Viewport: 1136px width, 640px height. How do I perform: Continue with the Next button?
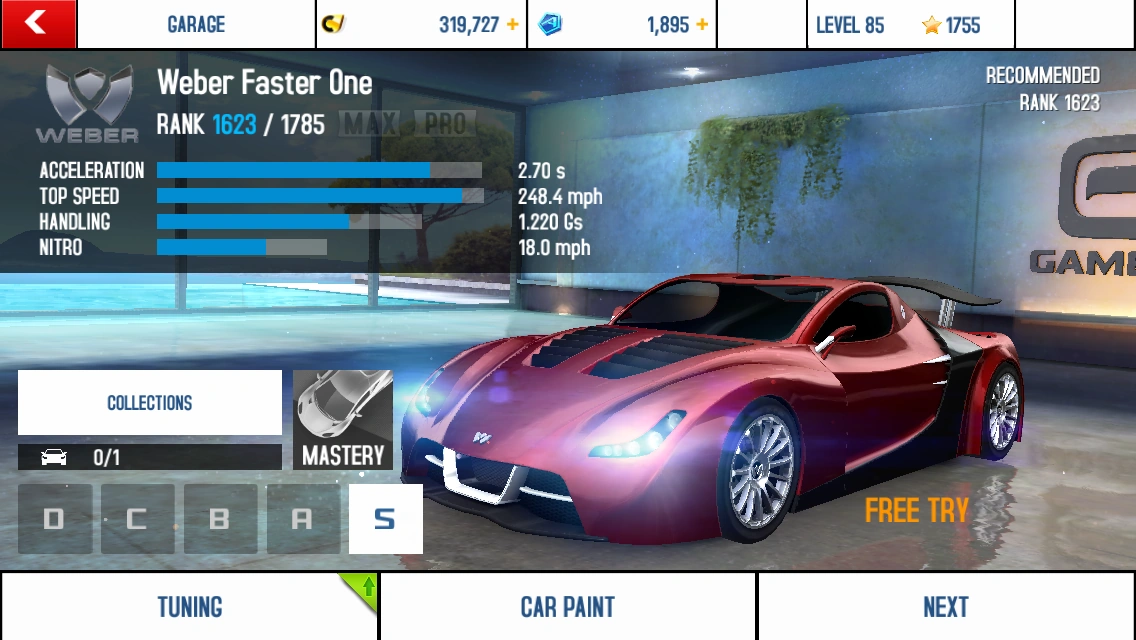click(946, 607)
